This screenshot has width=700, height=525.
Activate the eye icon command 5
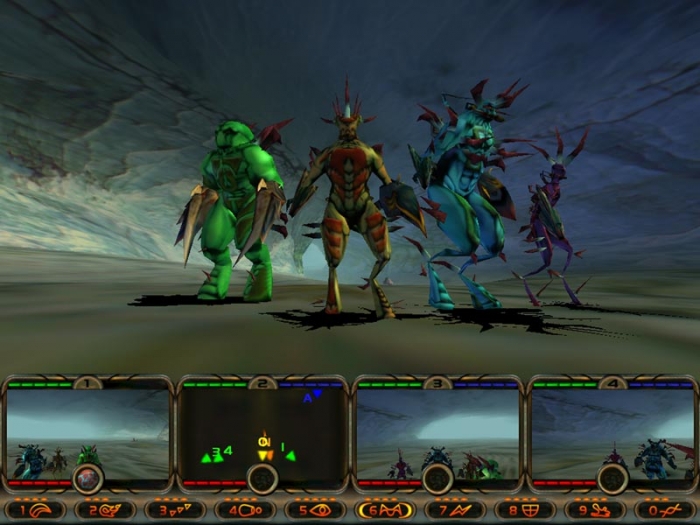[x=315, y=509]
